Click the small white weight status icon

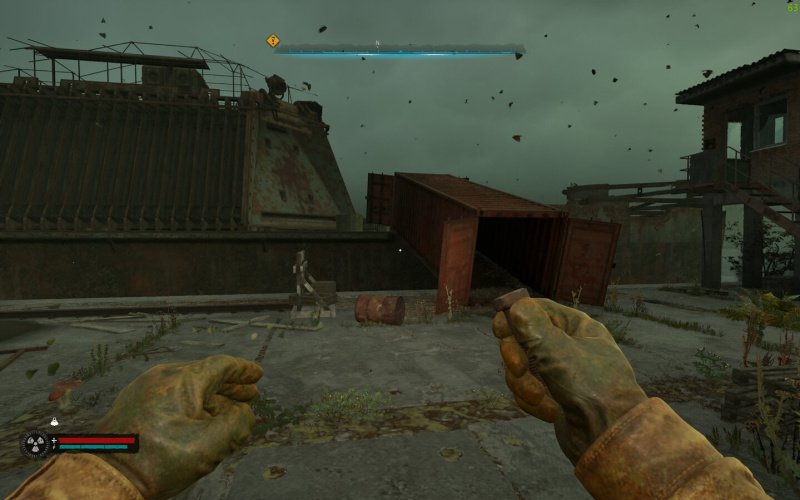pos(55,424)
